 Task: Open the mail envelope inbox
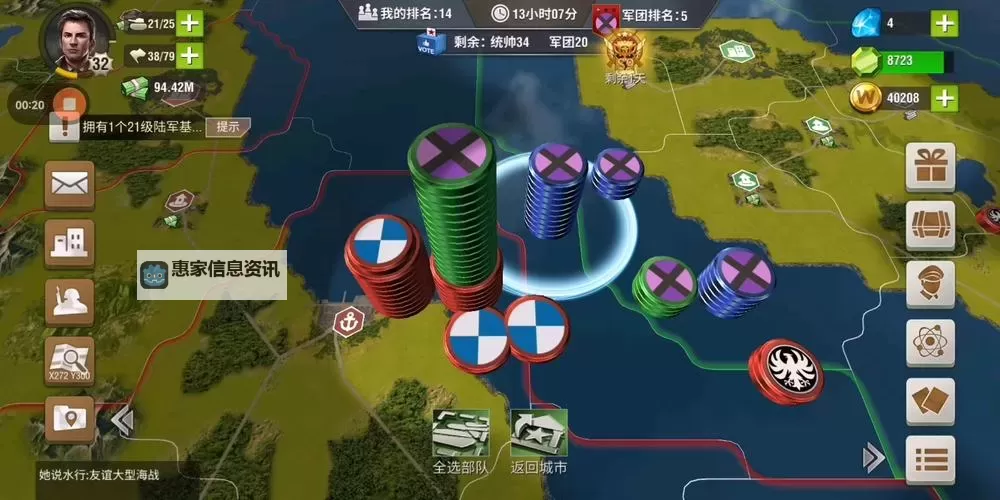70,186
